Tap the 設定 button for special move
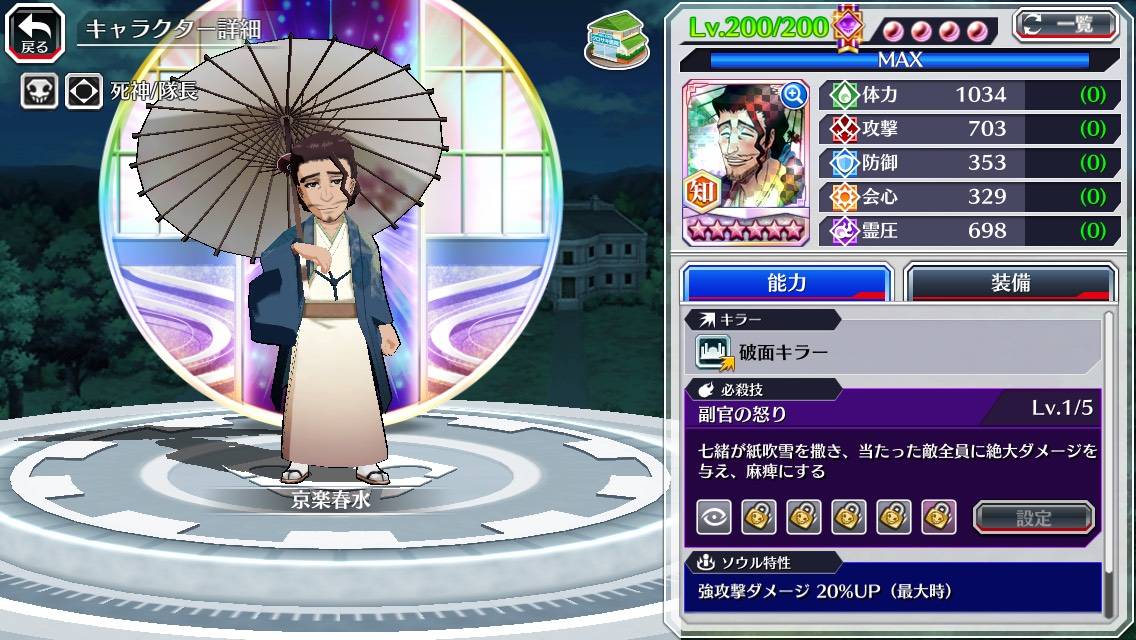 click(1033, 517)
